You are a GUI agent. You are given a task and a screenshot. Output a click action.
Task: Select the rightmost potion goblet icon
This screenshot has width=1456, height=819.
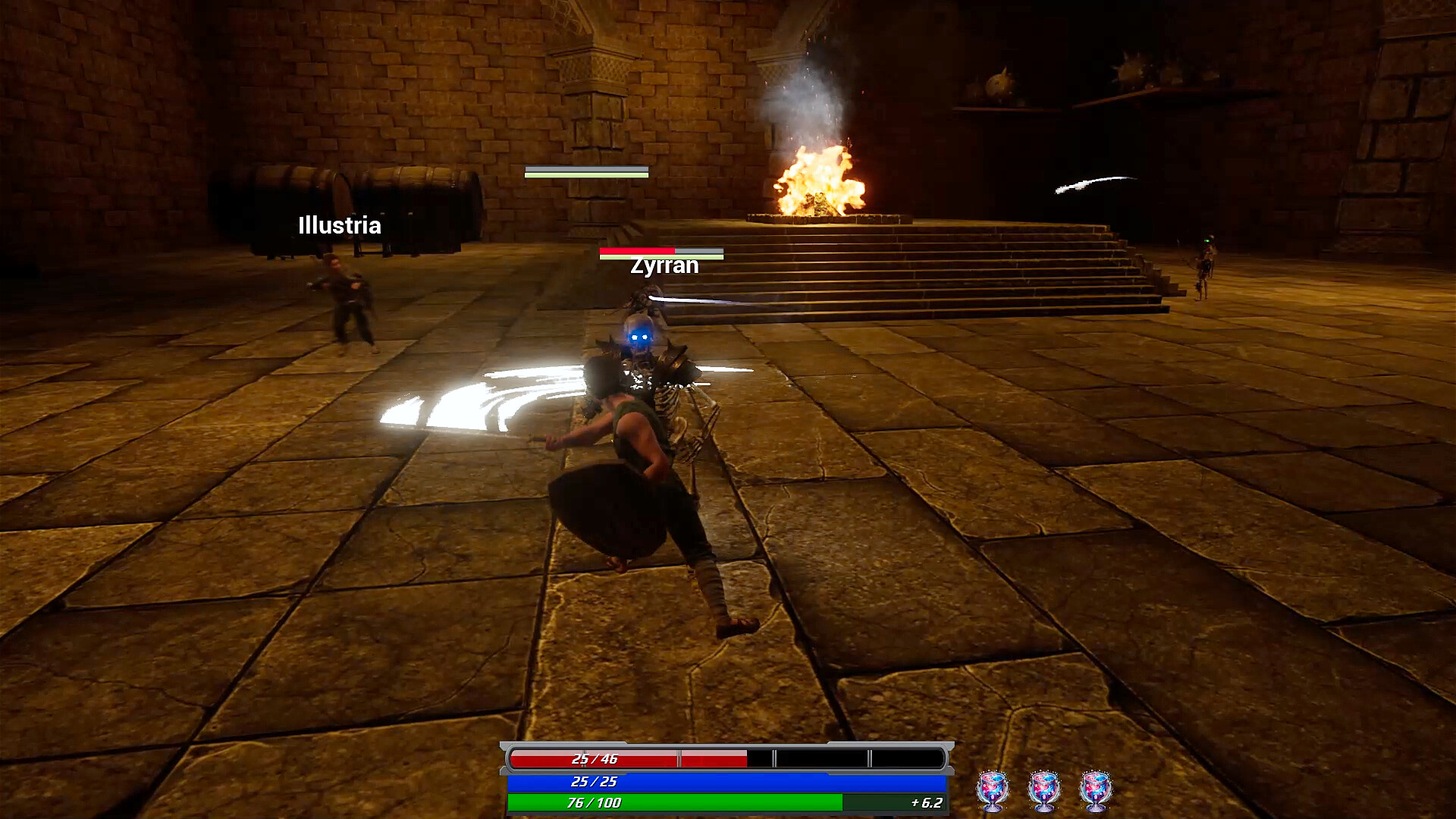tap(1097, 792)
